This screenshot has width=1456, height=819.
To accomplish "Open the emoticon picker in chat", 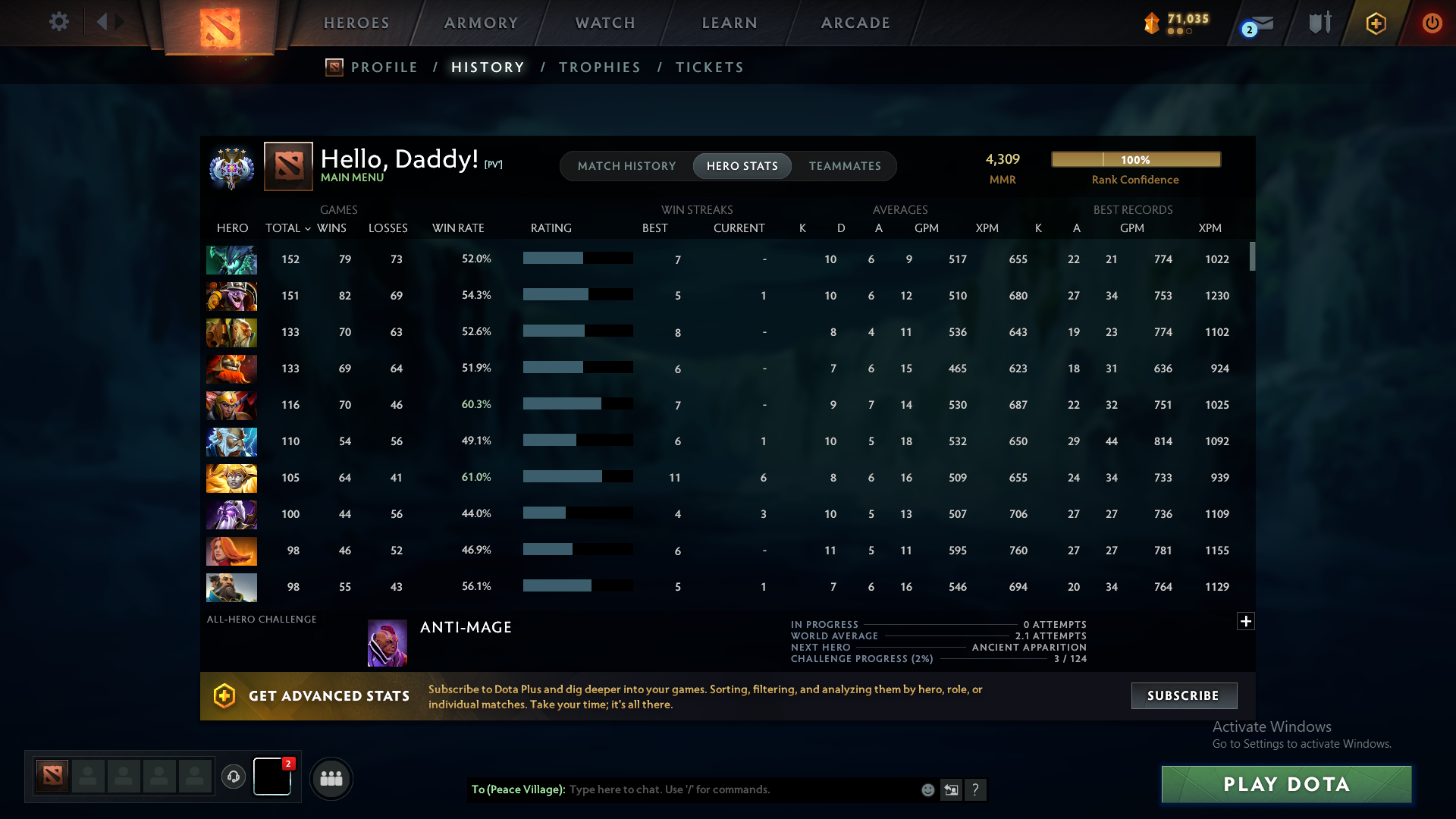I will 928,789.
